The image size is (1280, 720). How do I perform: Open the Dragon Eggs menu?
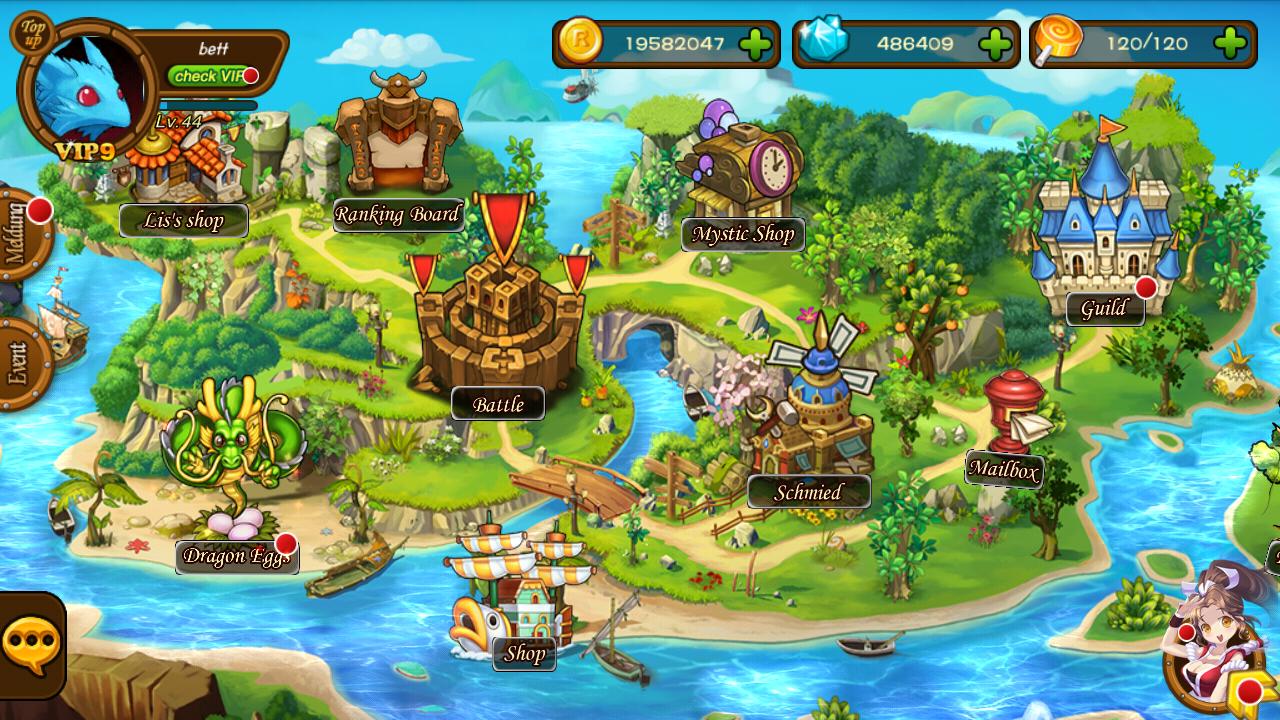point(236,556)
